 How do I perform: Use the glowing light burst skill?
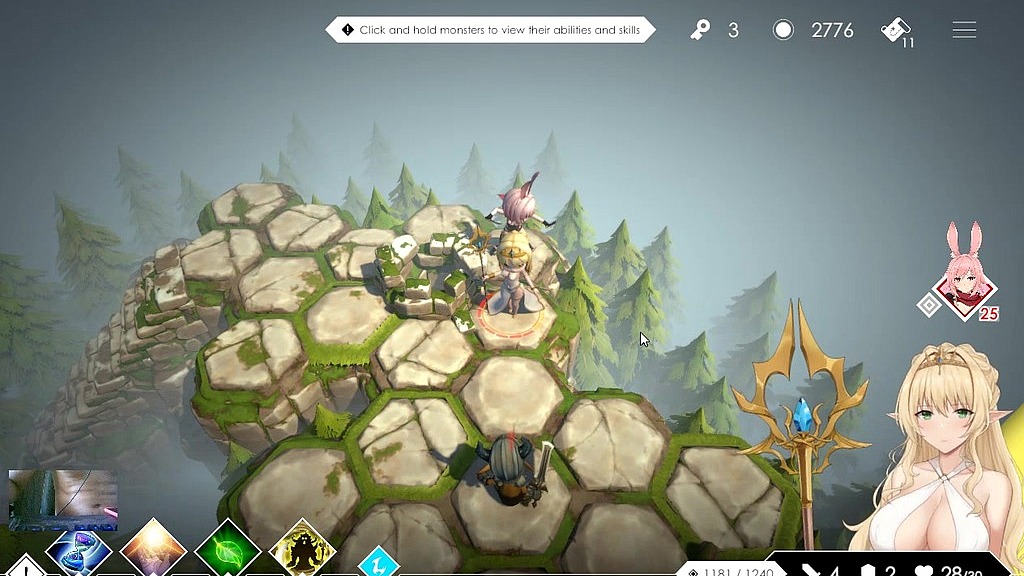click(153, 551)
